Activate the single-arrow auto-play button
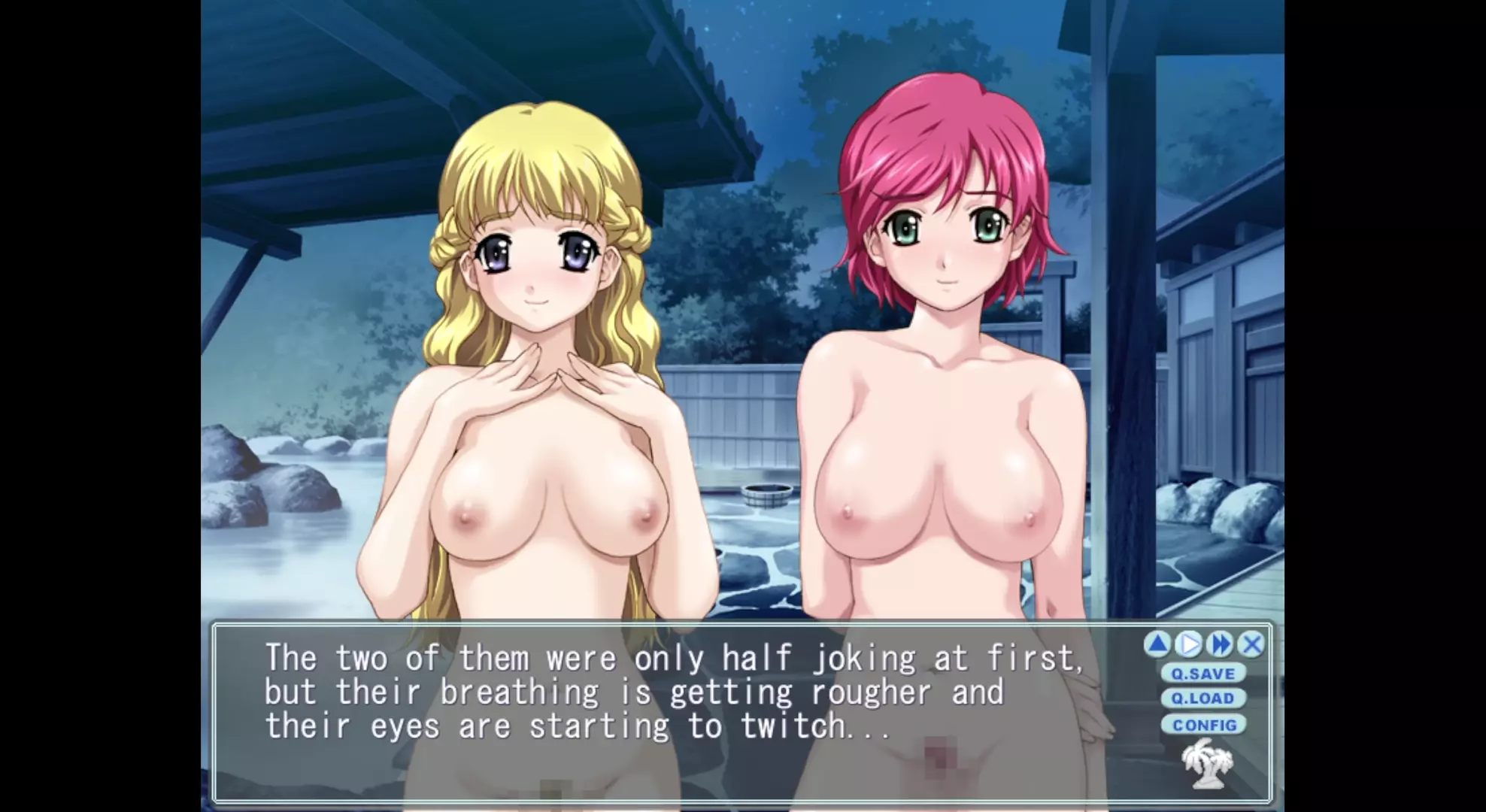Screen dimensions: 1486x812 [x=1189, y=644]
